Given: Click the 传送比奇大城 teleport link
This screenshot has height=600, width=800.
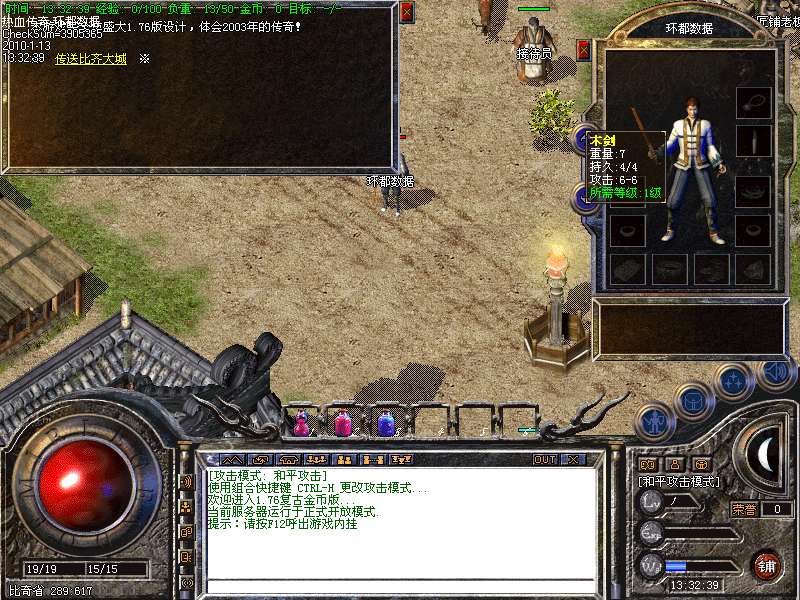Looking at the screenshot, I should click(91, 59).
